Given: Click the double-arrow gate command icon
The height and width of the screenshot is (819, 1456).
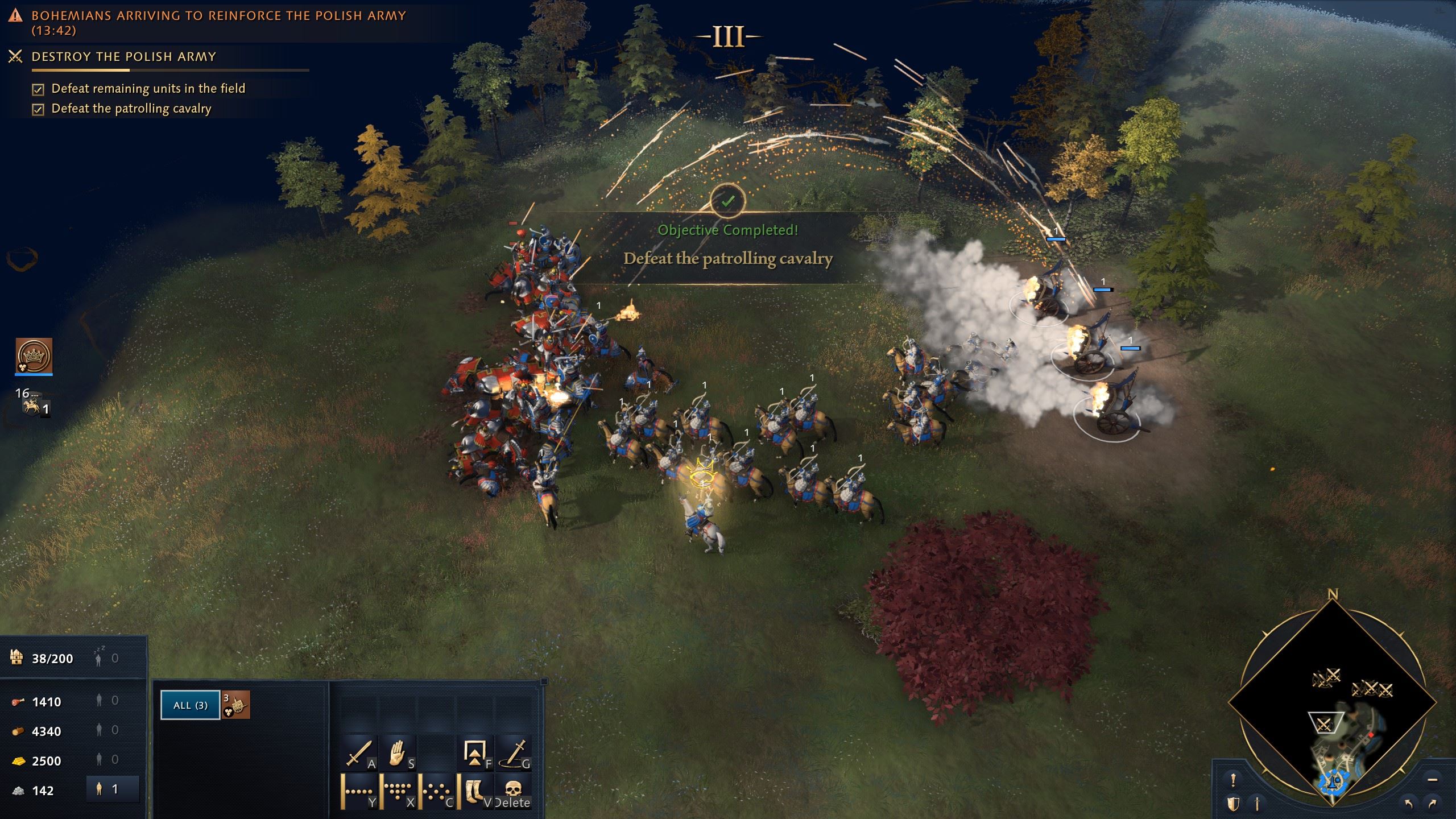Looking at the screenshot, I should click(475, 754).
